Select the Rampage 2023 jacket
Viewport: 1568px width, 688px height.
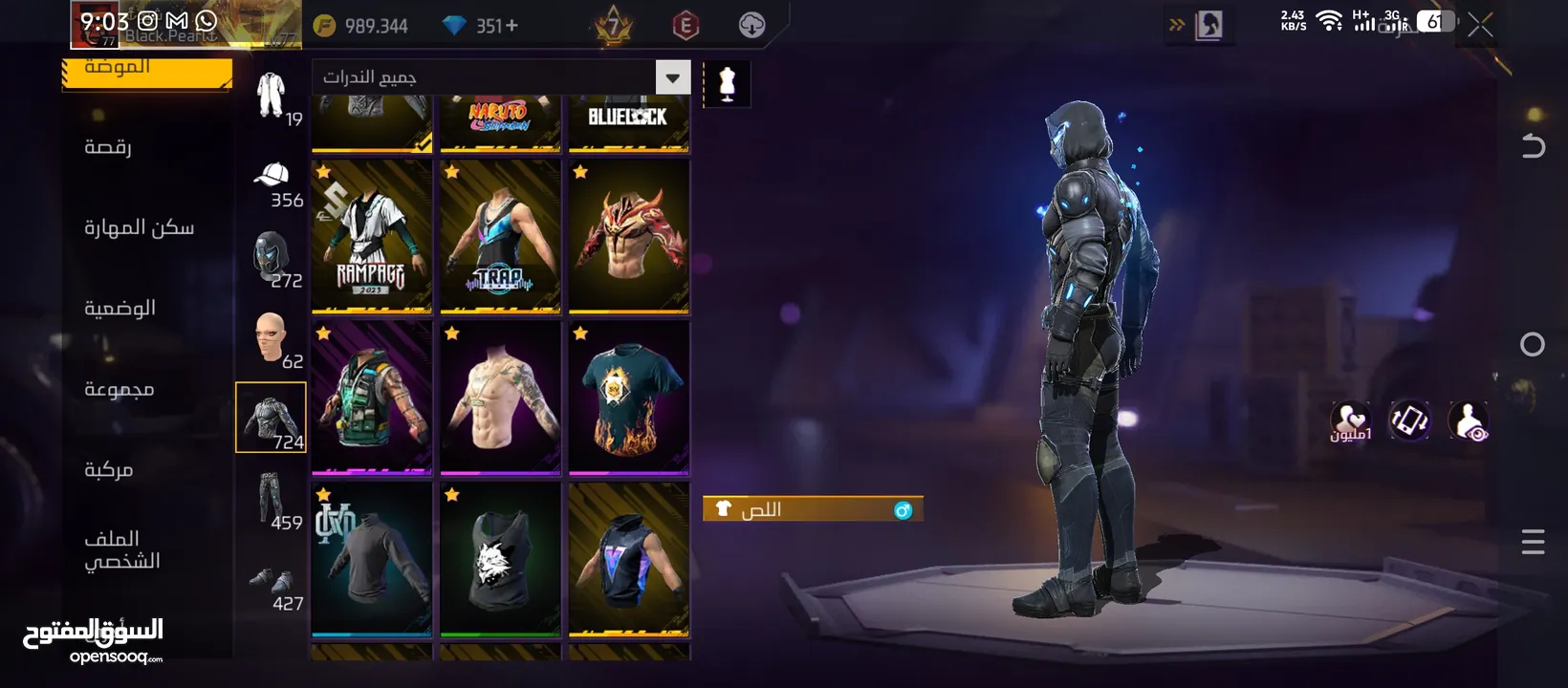pos(372,237)
